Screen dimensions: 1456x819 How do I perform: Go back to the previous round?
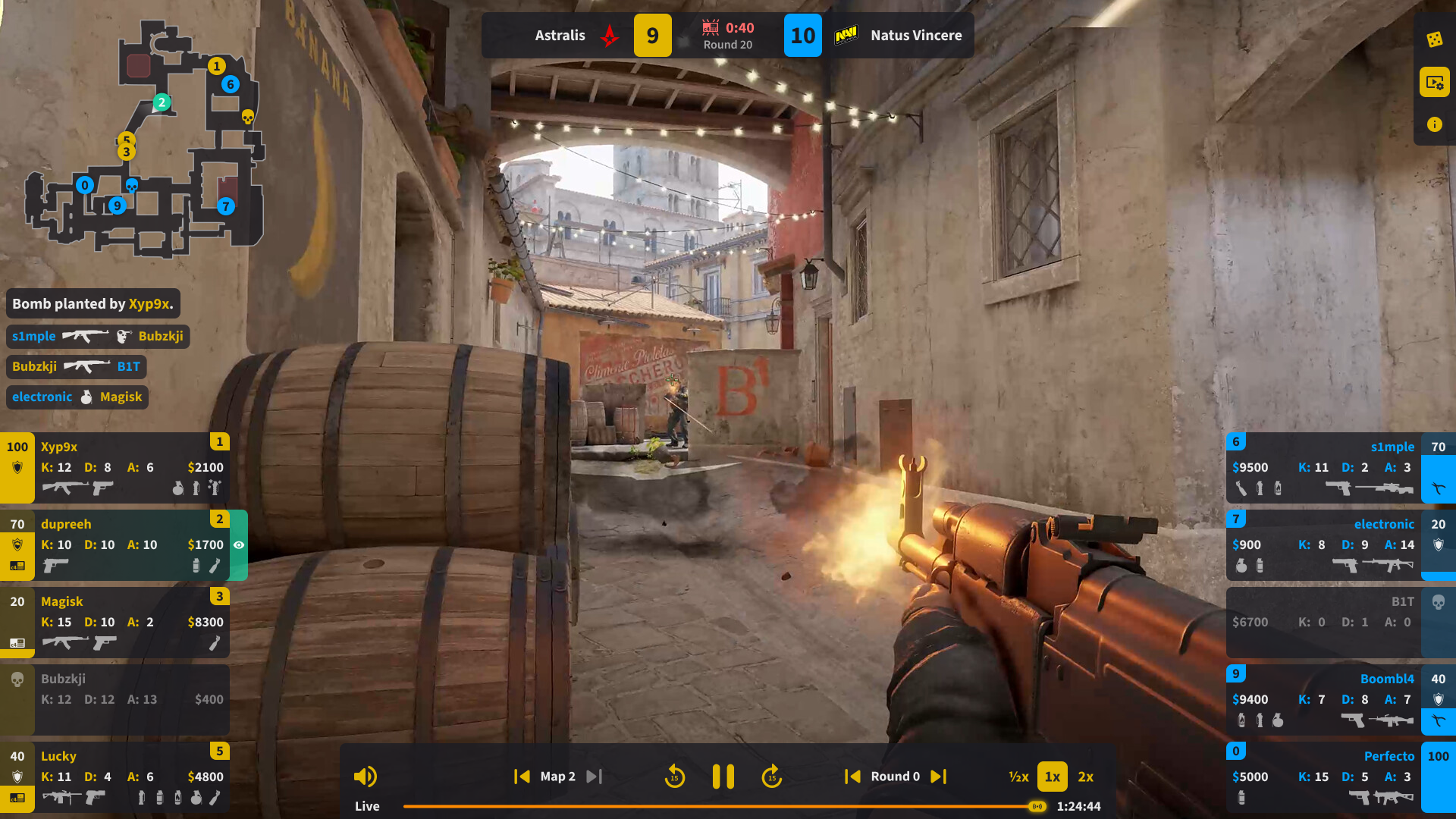pyautogui.click(x=852, y=777)
